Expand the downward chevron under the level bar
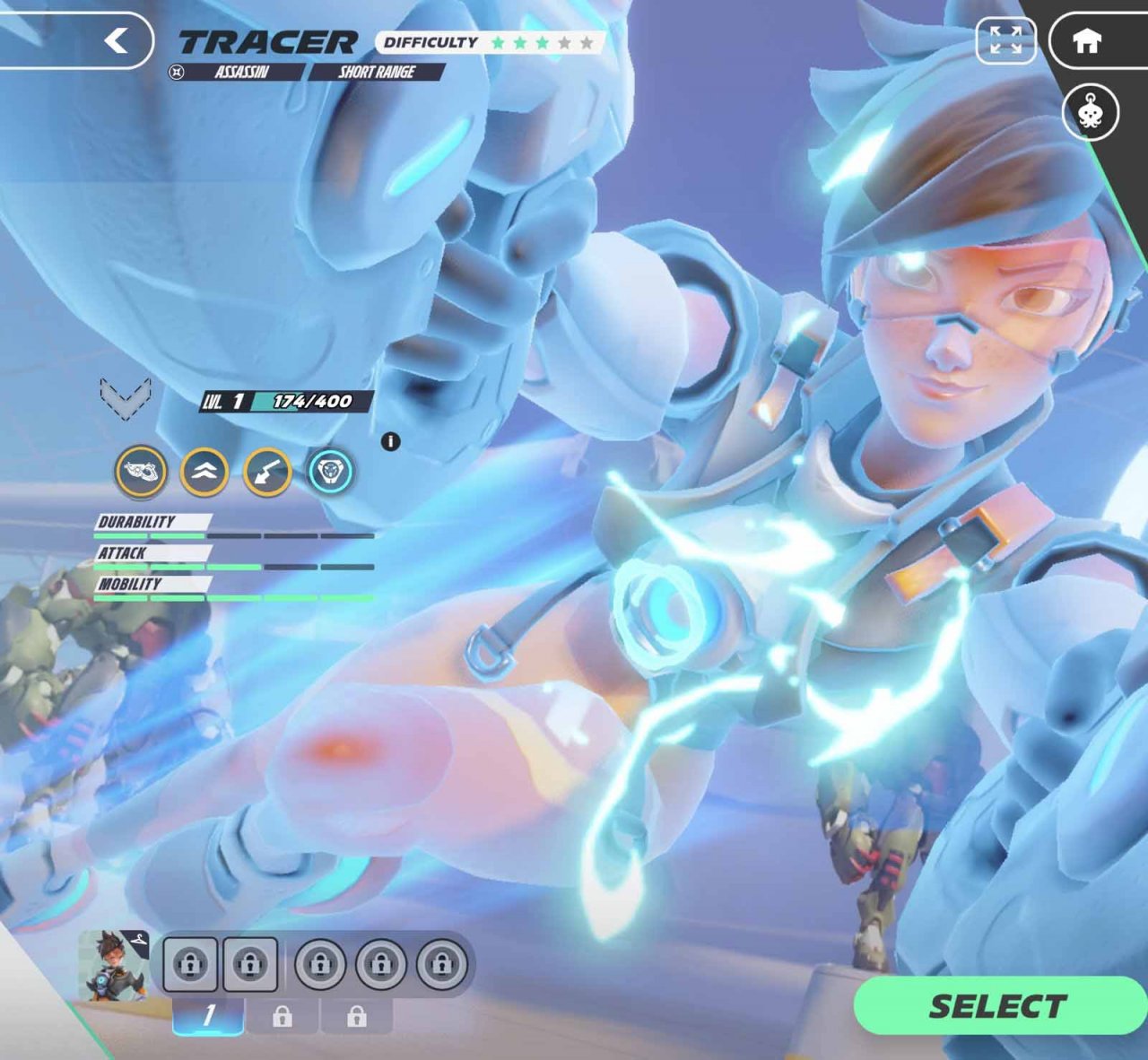Viewport: 1148px width, 1060px height. click(x=126, y=401)
